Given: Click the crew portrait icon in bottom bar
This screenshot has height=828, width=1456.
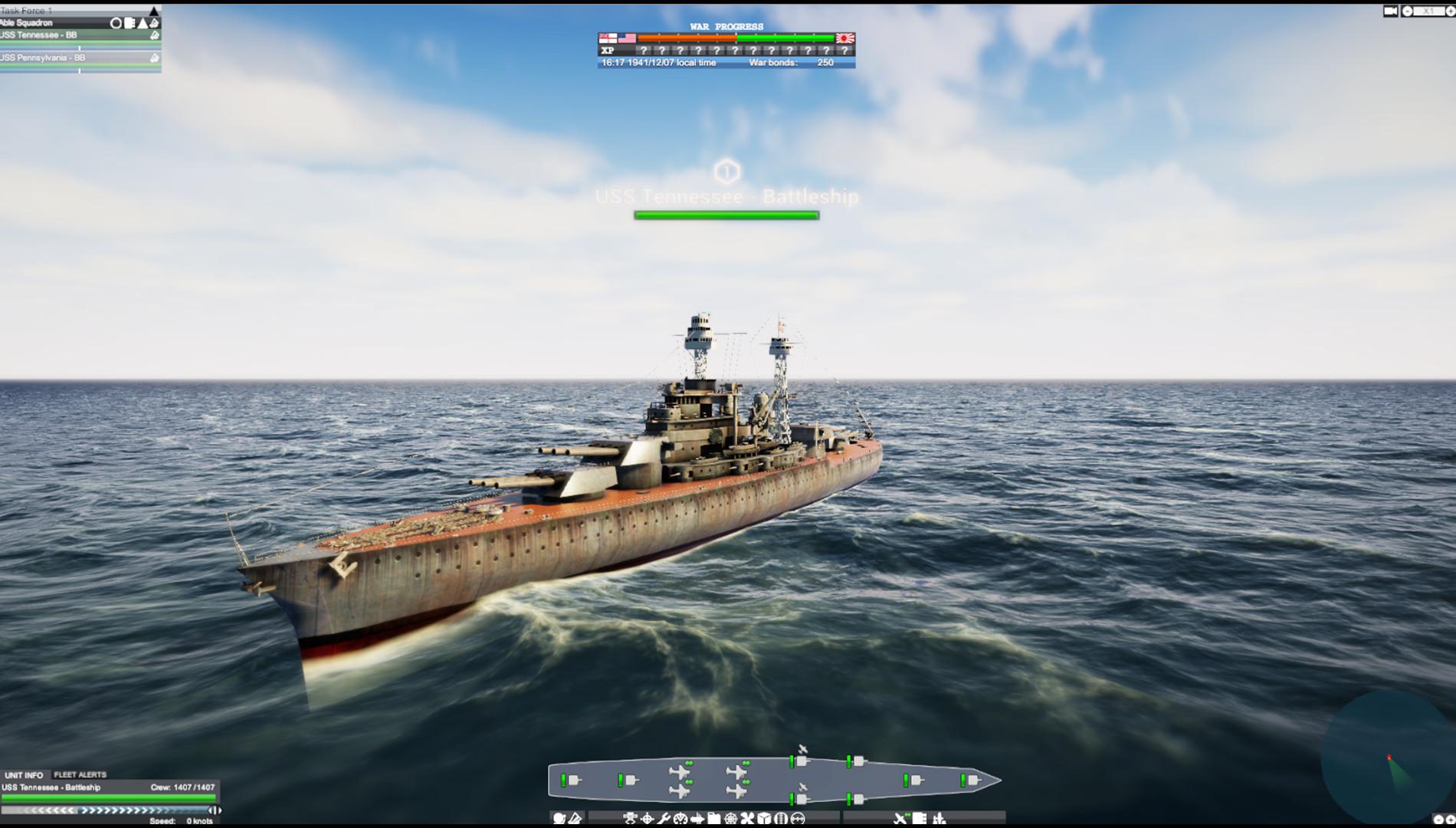Looking at the screenshot, I should [x=560, y=816].
